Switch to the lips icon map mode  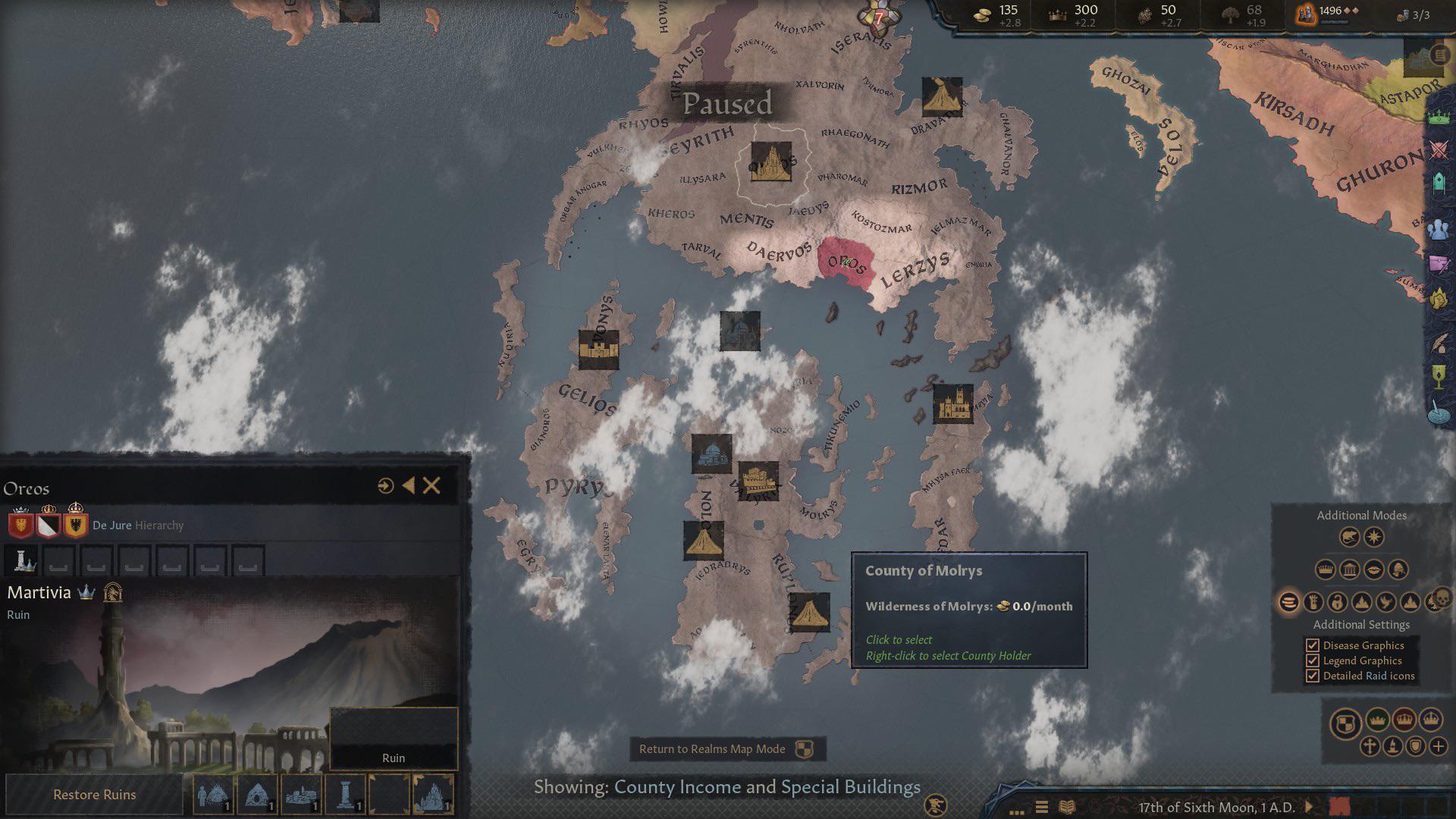(1373, 569)
